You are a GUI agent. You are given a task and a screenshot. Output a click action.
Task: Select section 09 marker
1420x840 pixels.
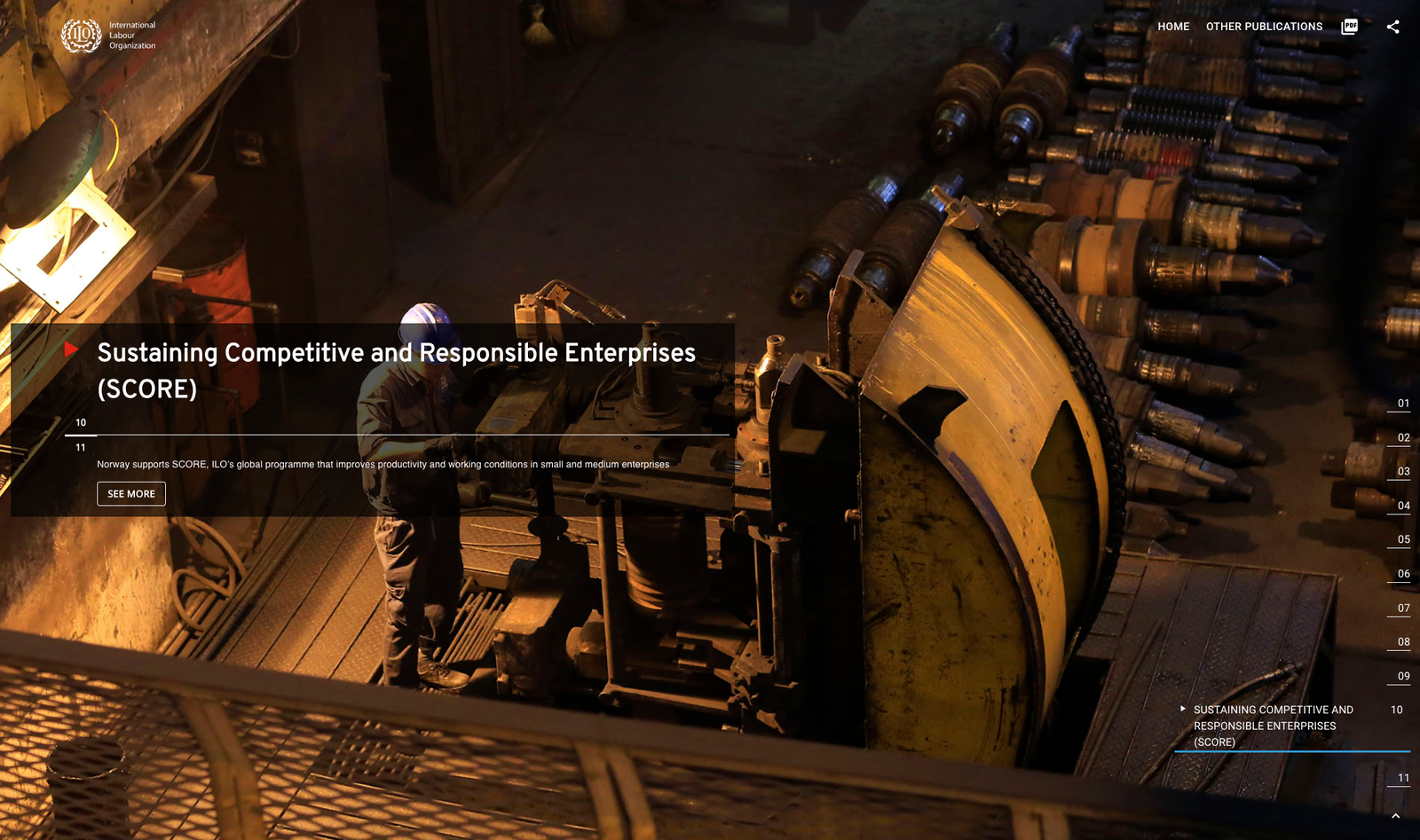(x=1403, y=677)
